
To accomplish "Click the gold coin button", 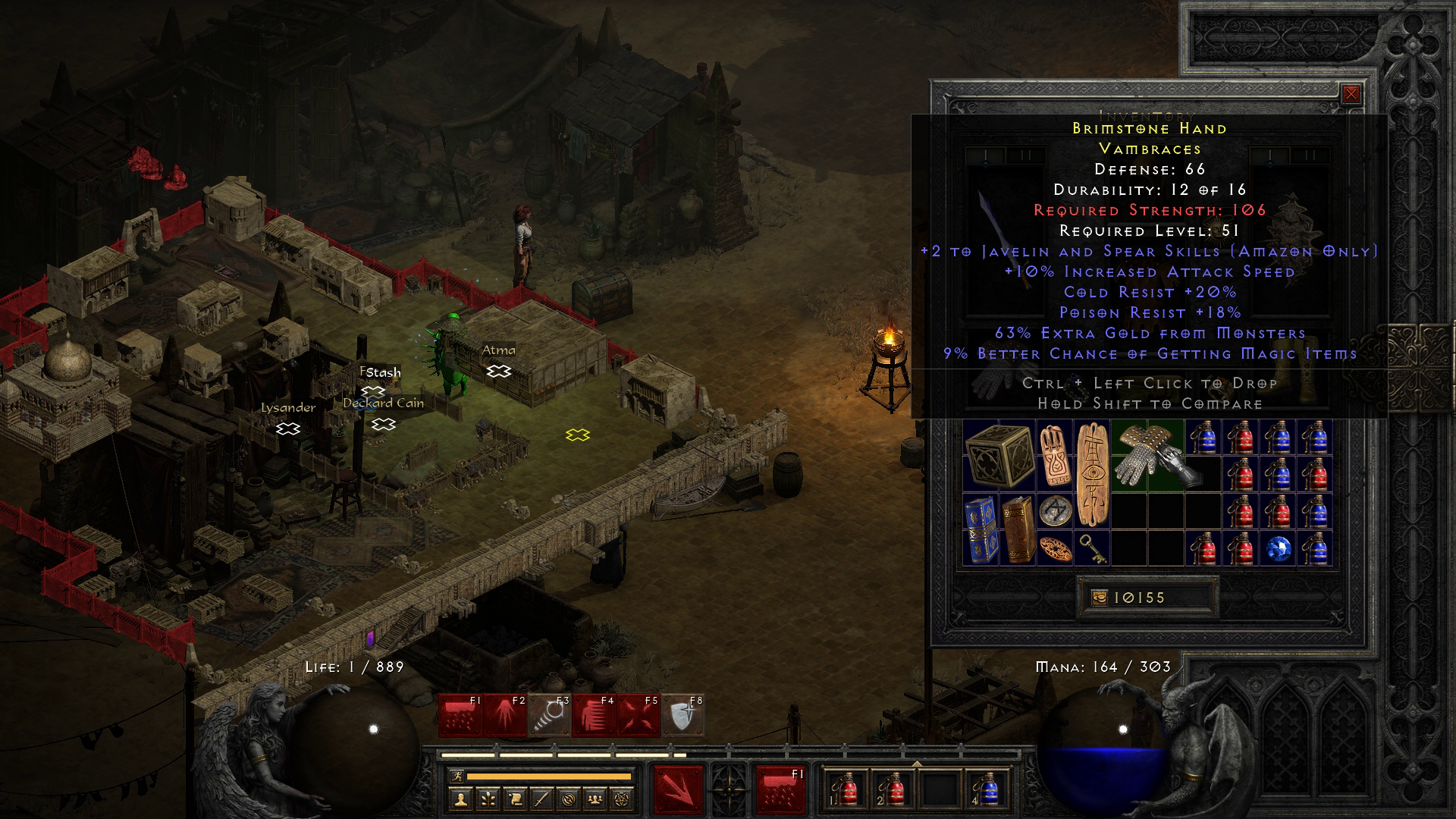I will coord(1099,598).
